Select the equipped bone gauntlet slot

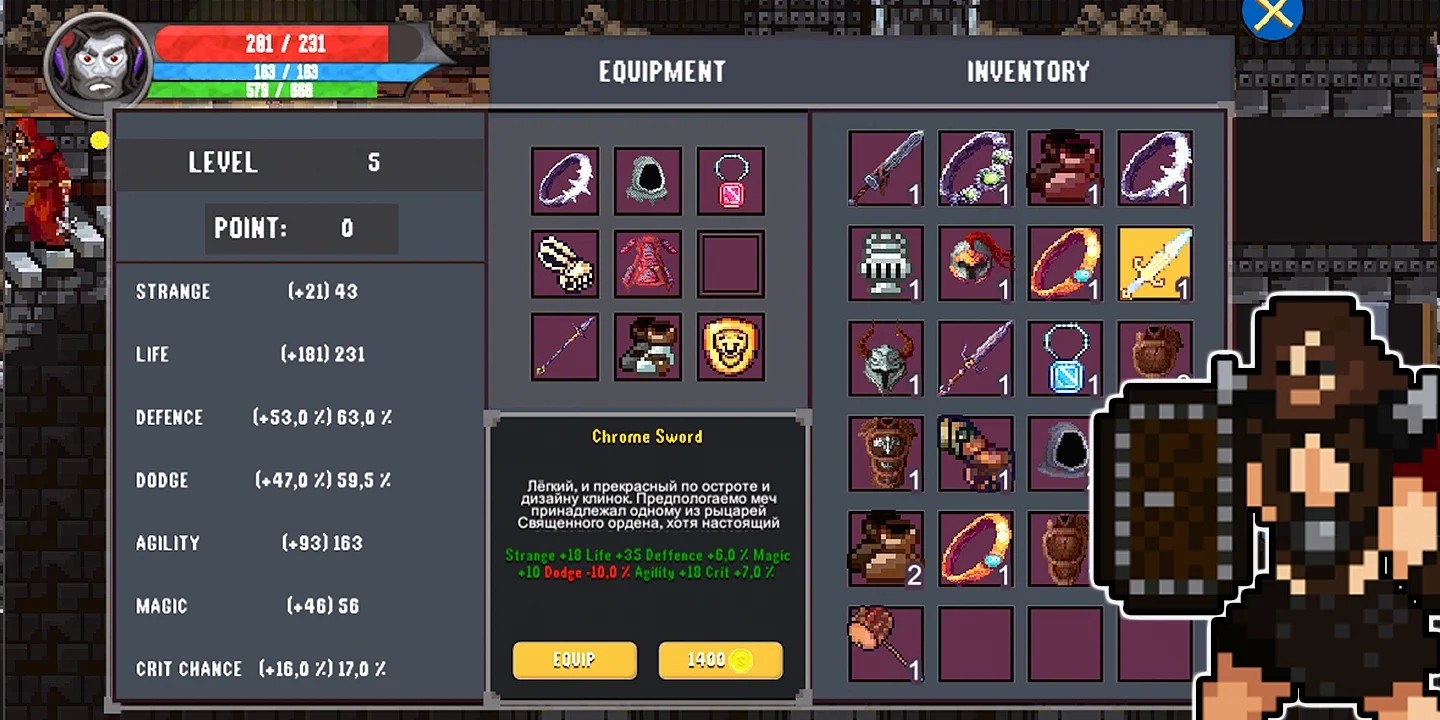(x=565, y=264)
